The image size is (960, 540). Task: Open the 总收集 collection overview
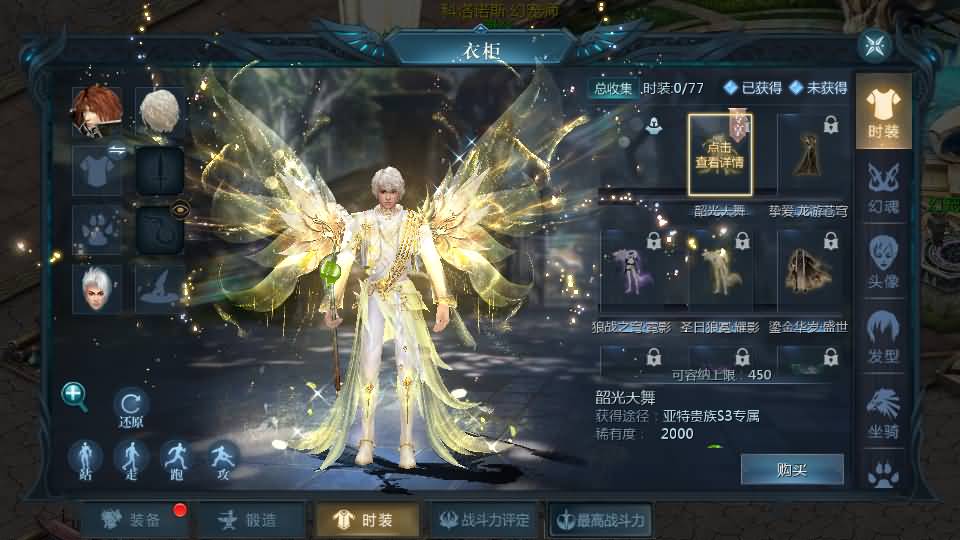pyautogui.click(x=614, y=88)
